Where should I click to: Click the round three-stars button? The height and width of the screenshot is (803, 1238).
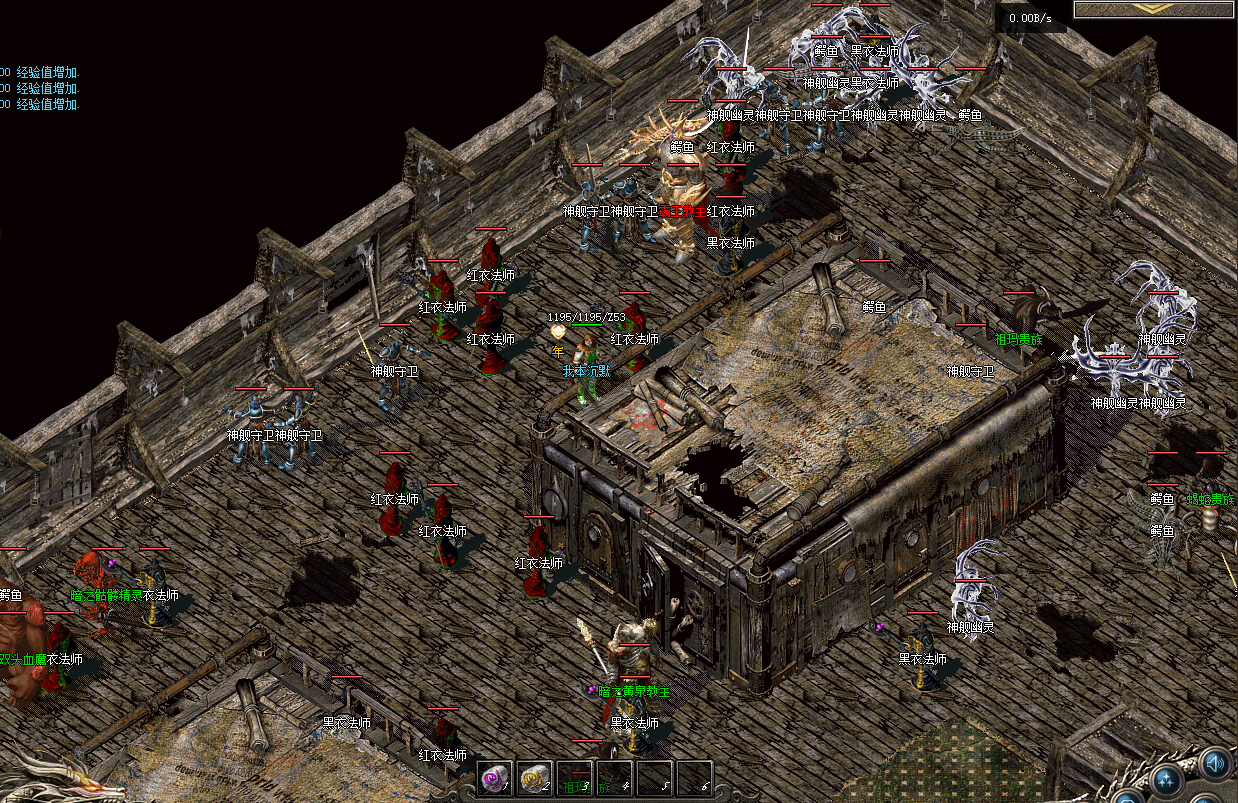(1165, 780)
